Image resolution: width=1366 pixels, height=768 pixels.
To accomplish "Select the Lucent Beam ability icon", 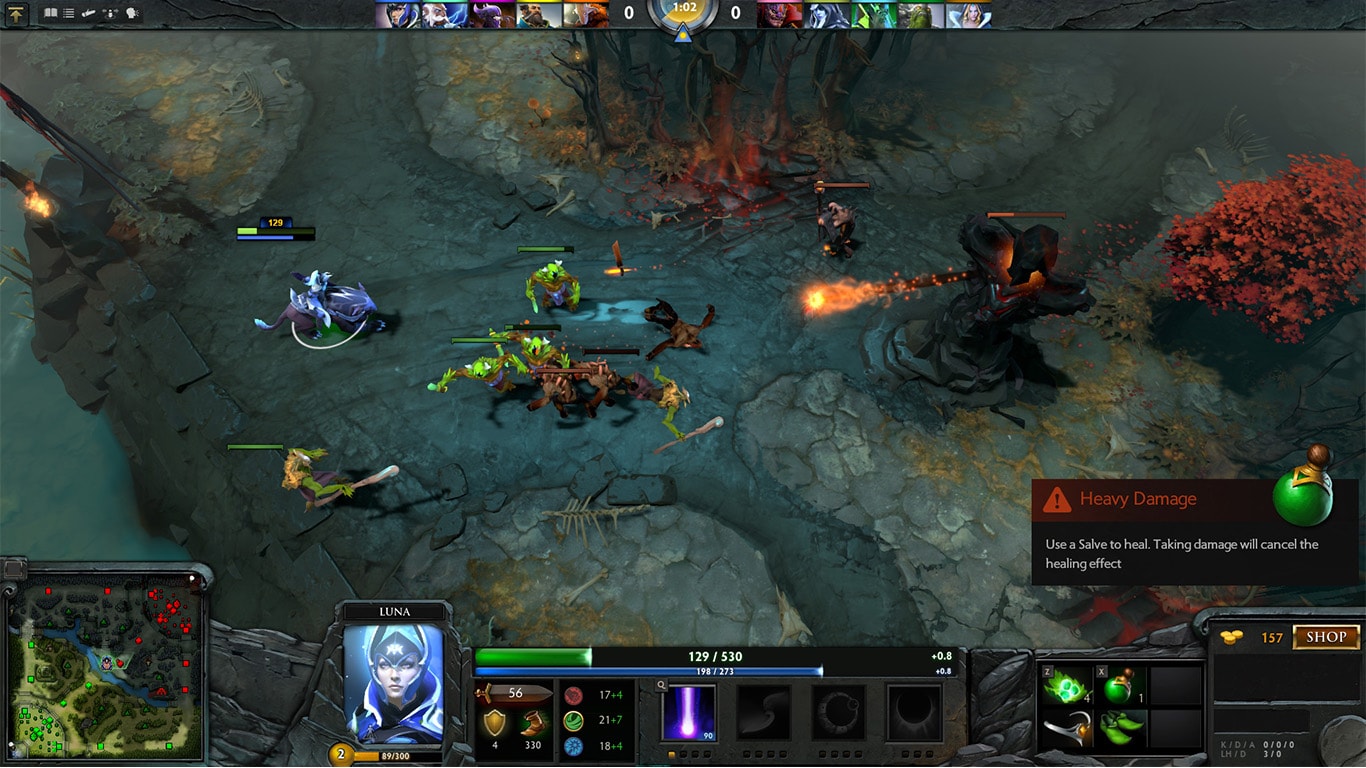I will tap(689, 710).
